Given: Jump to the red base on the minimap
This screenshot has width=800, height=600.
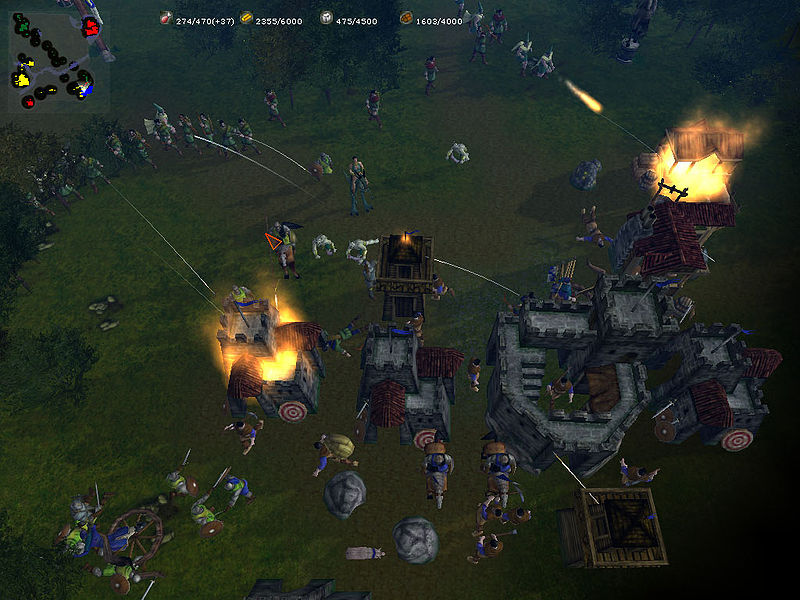Looking at the screenshot, I should (x=89, y=25).
